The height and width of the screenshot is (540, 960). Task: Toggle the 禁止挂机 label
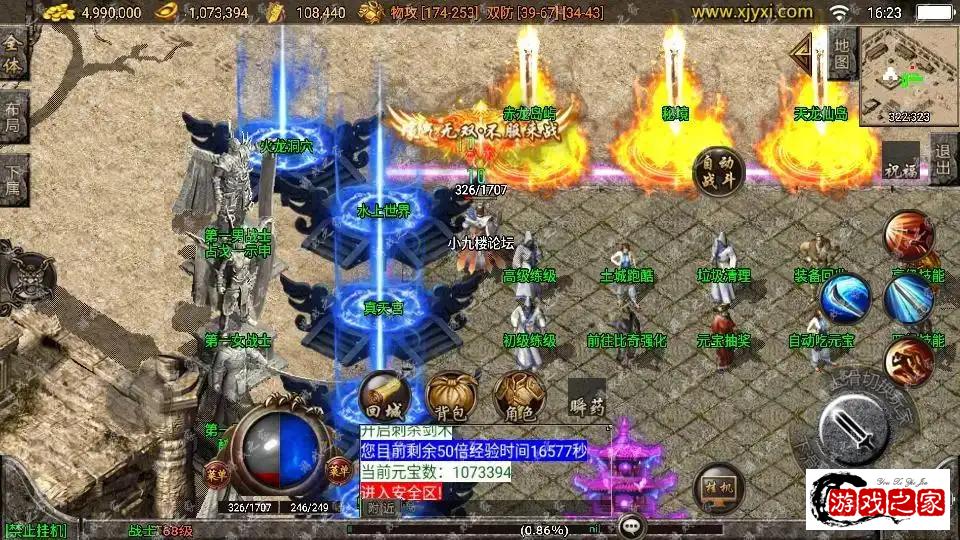36,530
